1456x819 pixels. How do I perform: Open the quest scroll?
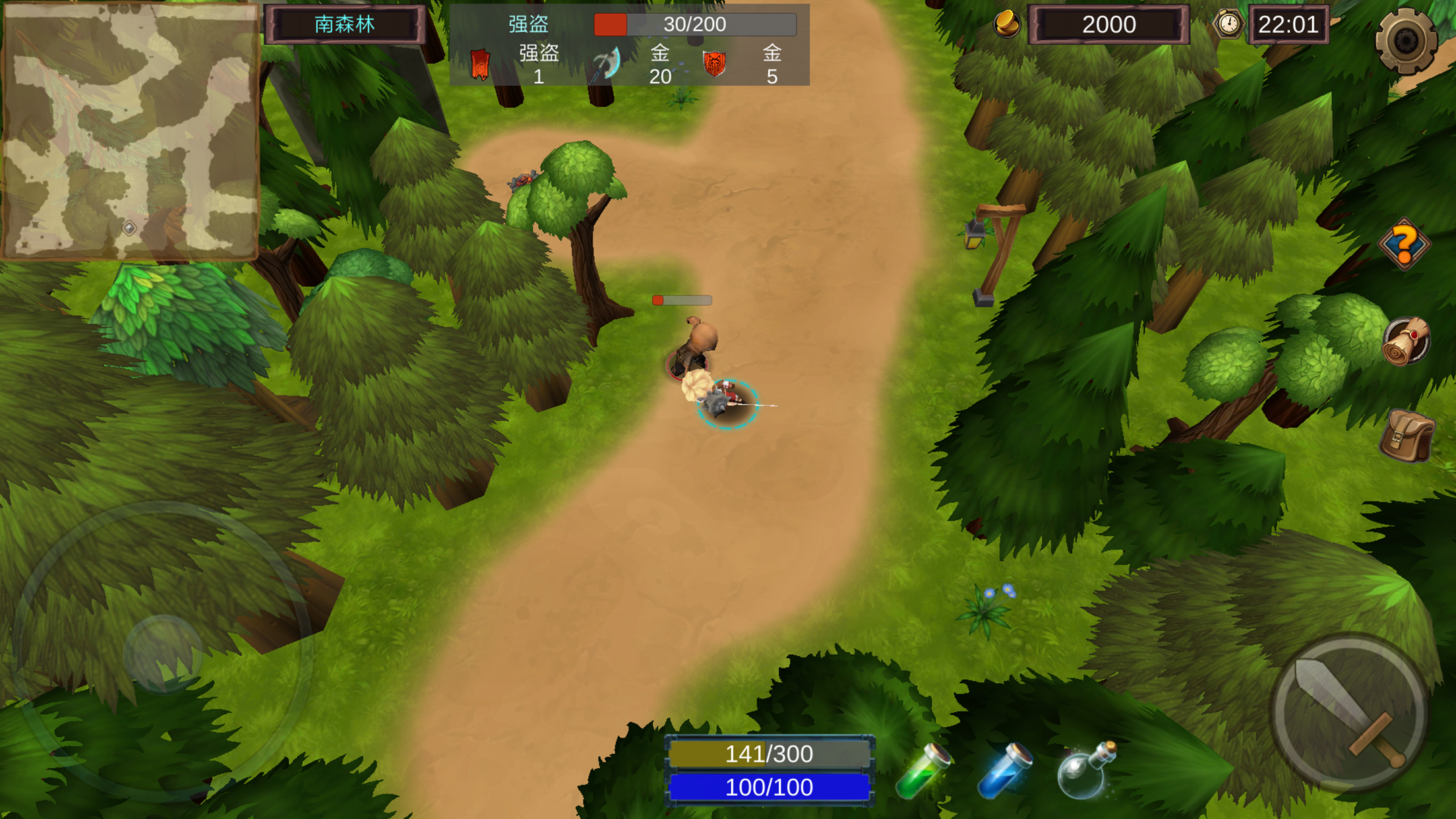(x=1406, y=341)
